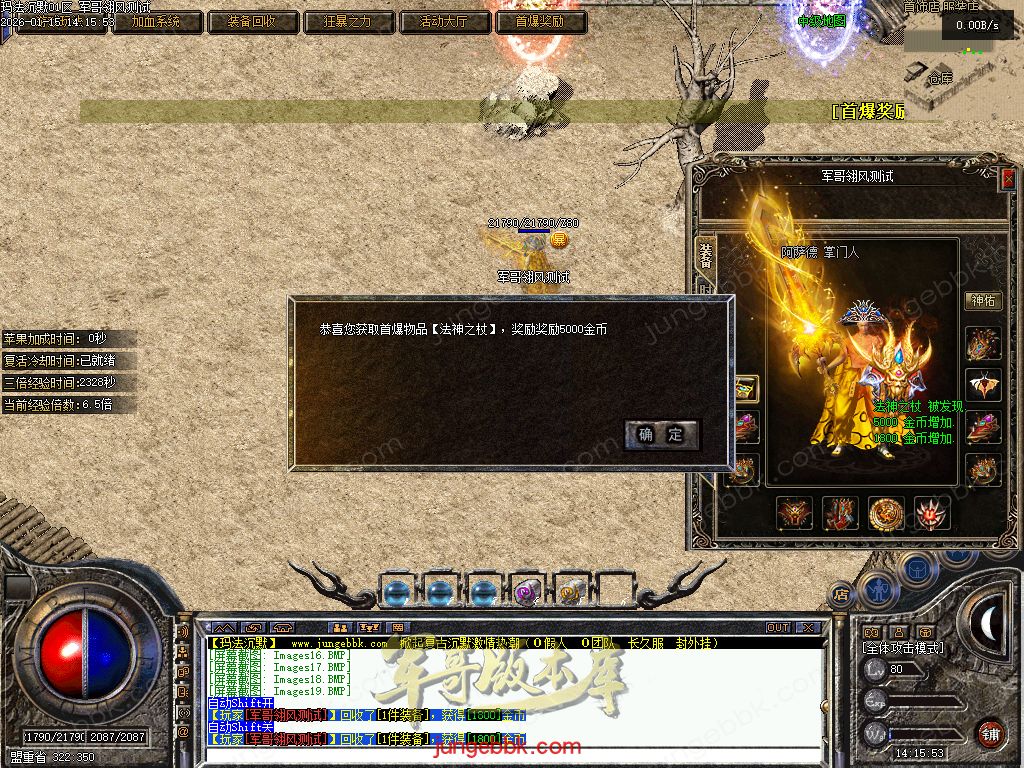Select the round gold medallion equipment slot
Viewport: 1024px width, 768px height.
[x=886, y=513]
